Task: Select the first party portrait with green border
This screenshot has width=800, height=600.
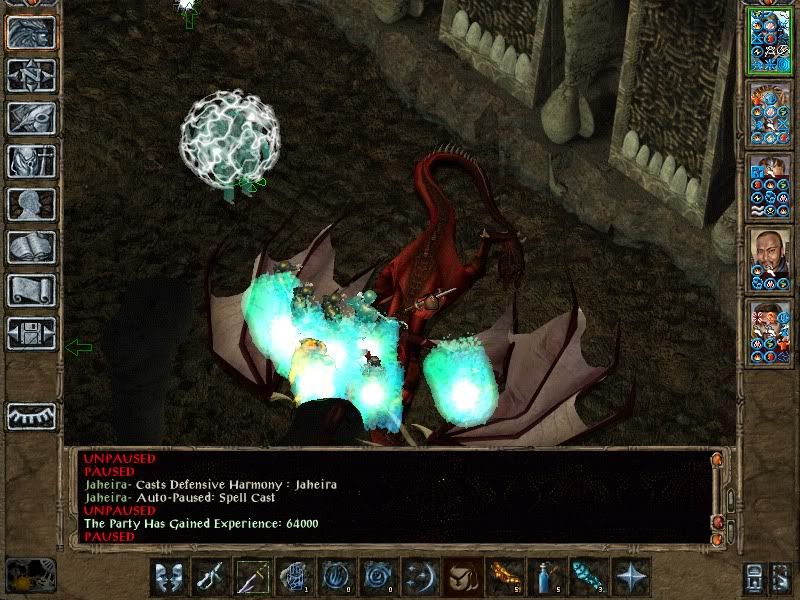Action: [x=769, y=40]
